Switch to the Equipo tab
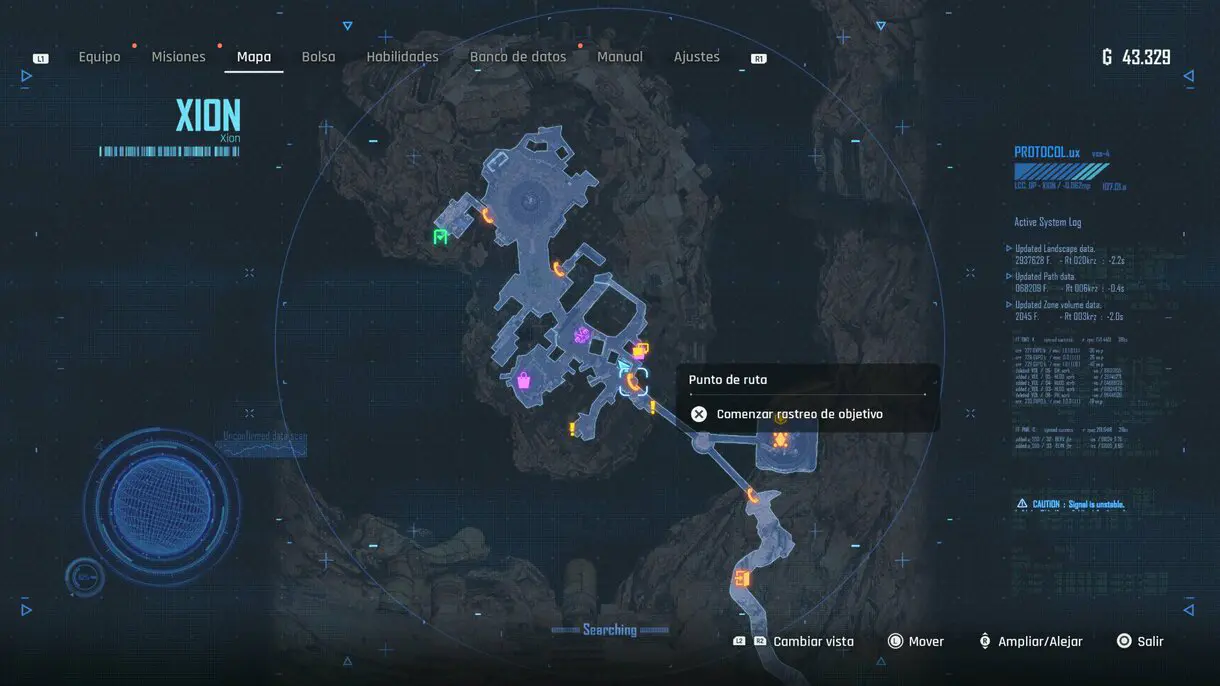Viewport: 1220px width, 686px height. coord(99,57)
